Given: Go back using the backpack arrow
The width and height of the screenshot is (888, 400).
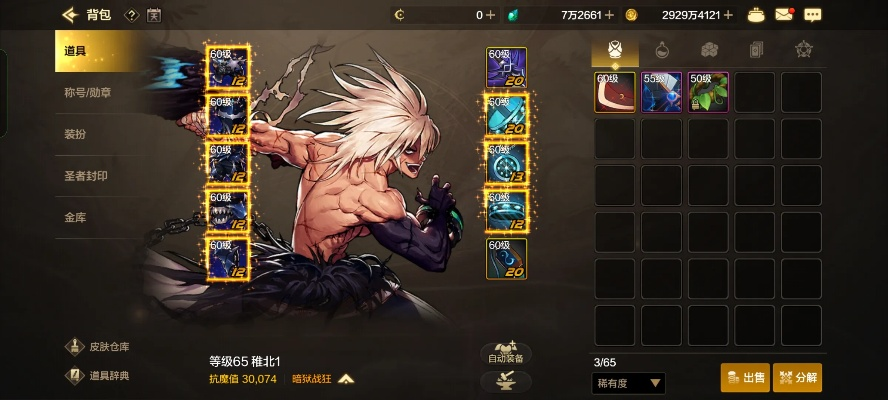Looking at the screenshot, I should click(69, 15).
